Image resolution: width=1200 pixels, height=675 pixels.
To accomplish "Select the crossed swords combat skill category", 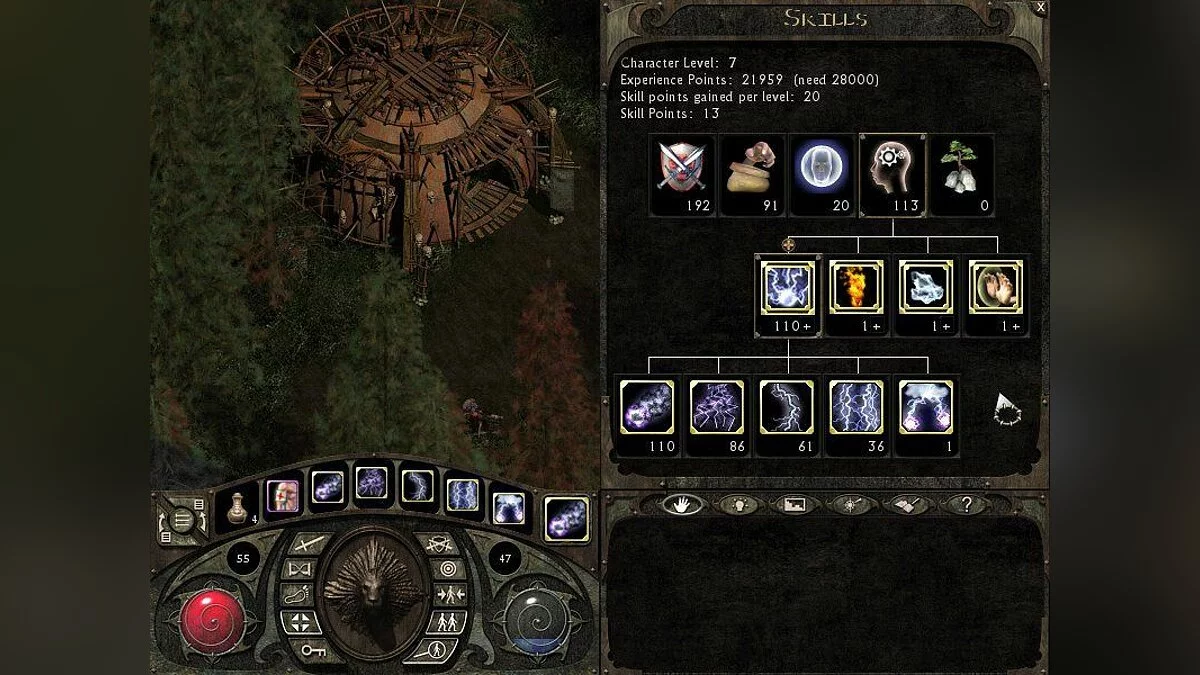I will pos(681,166).
